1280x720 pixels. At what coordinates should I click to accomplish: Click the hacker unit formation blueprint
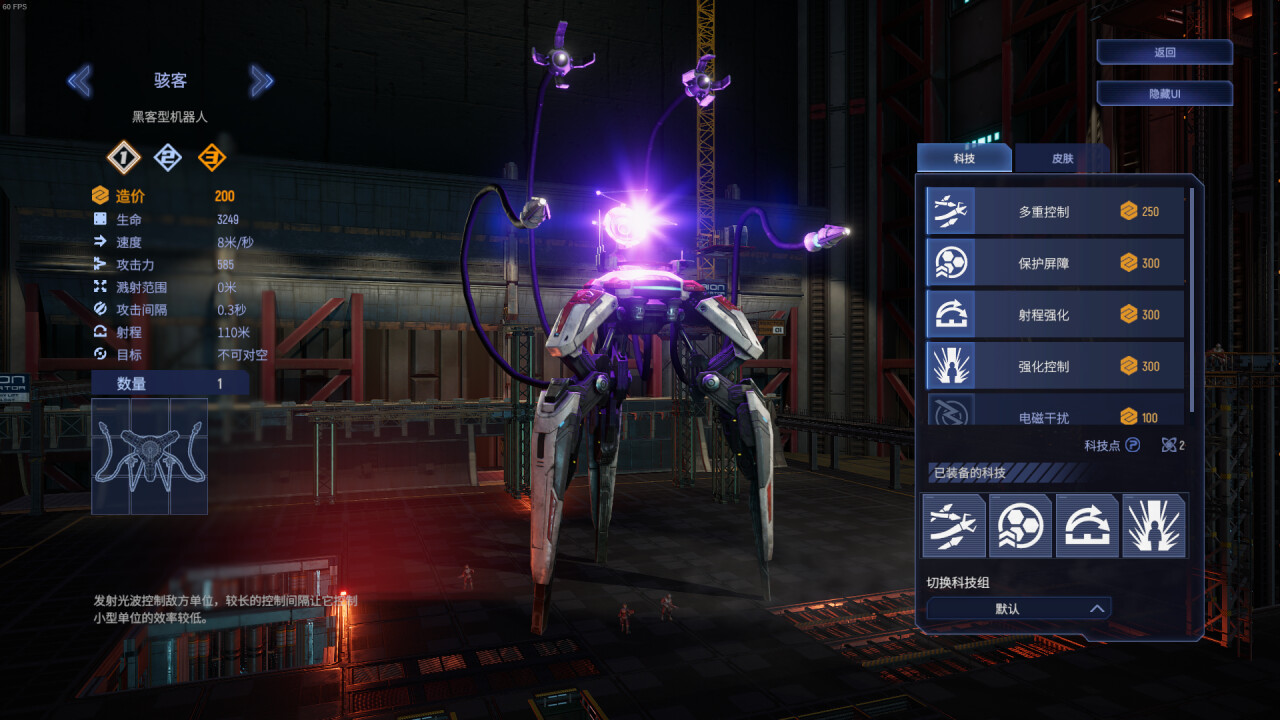[149, 456]
